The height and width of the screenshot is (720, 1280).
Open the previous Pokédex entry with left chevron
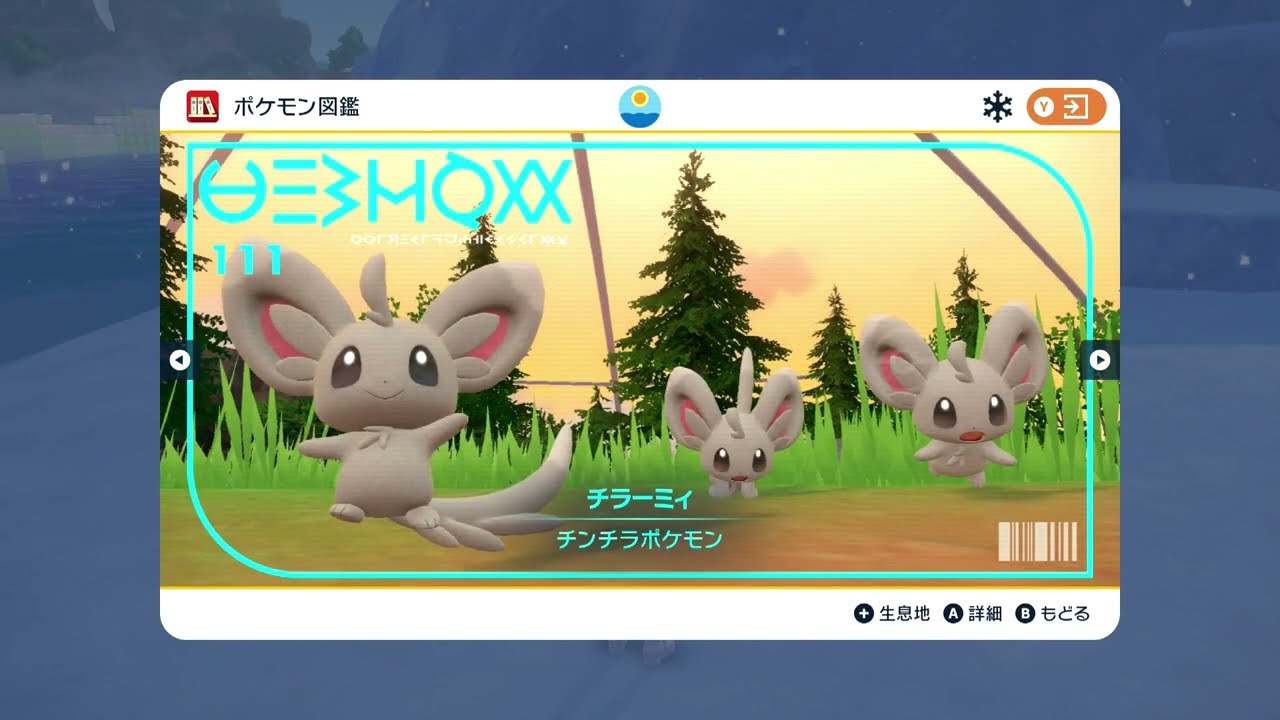click(181, 360)
